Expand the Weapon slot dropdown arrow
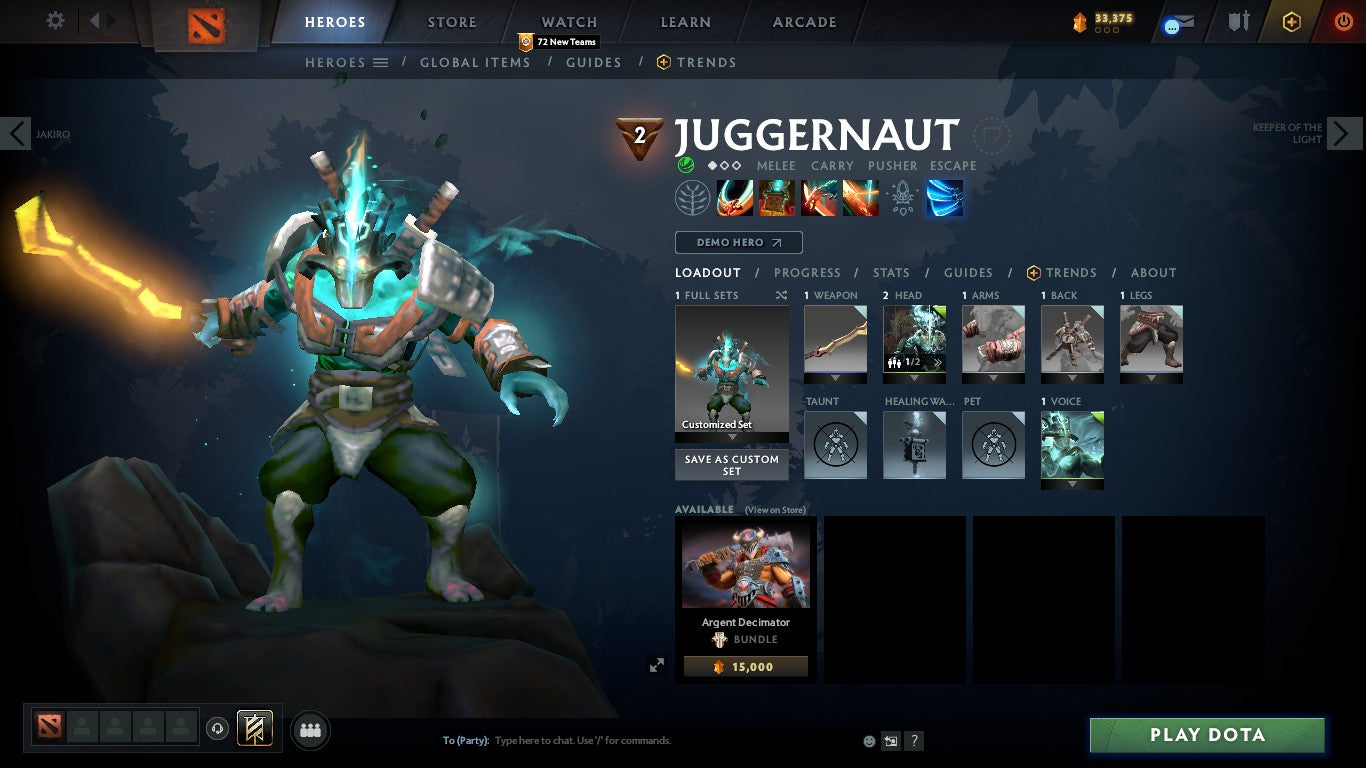The height and width of the screenshot is (768, 1366). [836, 378]
